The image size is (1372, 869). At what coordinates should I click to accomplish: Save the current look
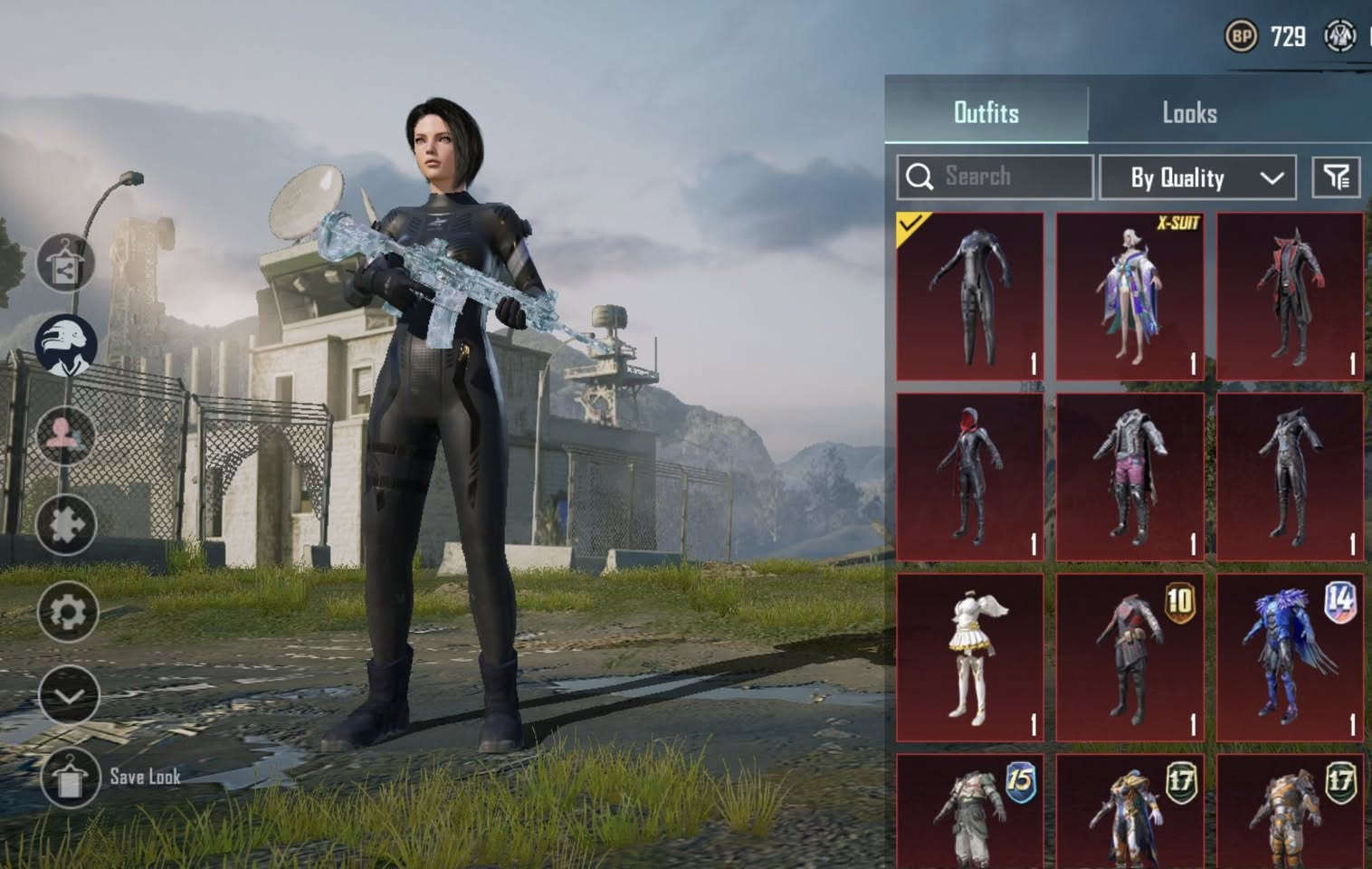click(70, 777)
